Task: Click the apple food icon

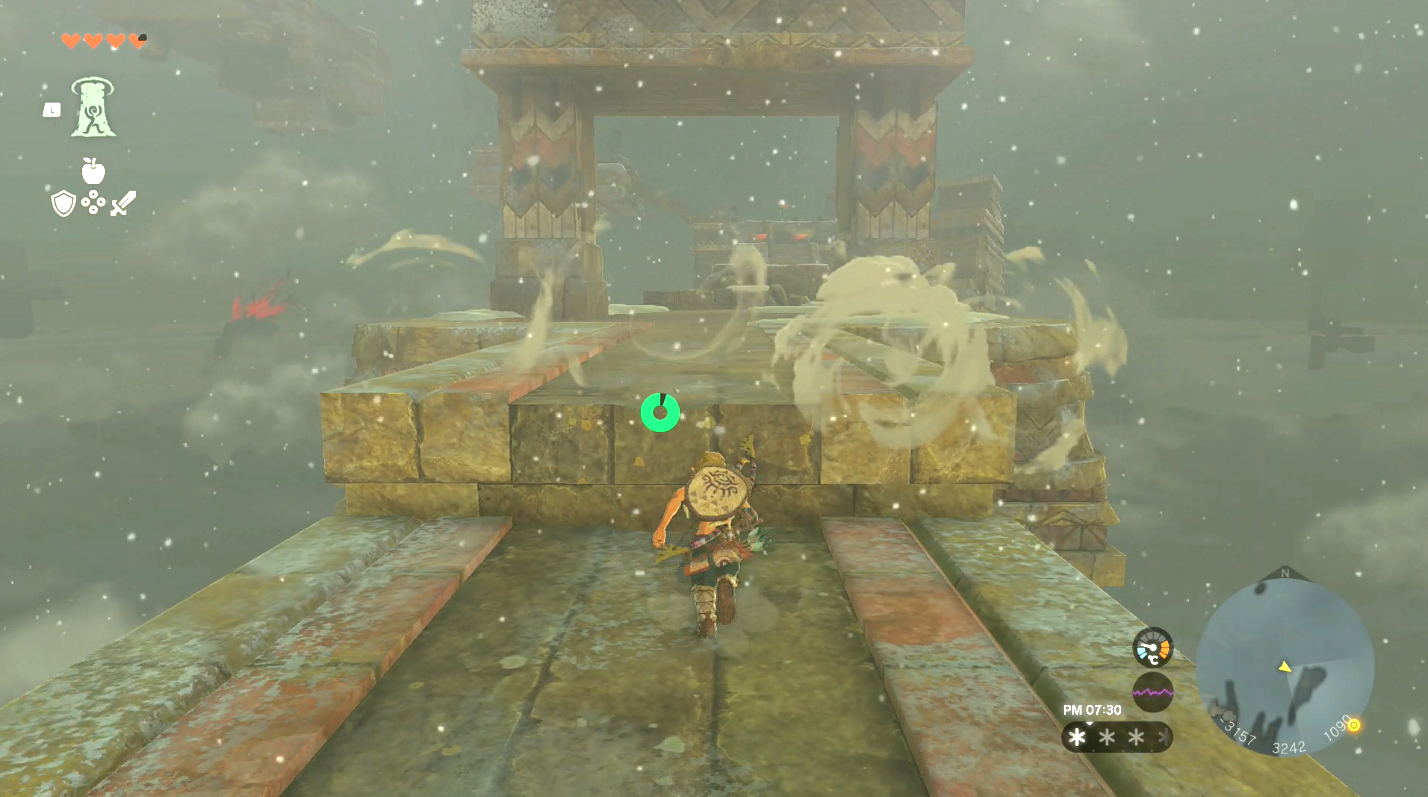Action: (x=92, y=170)
